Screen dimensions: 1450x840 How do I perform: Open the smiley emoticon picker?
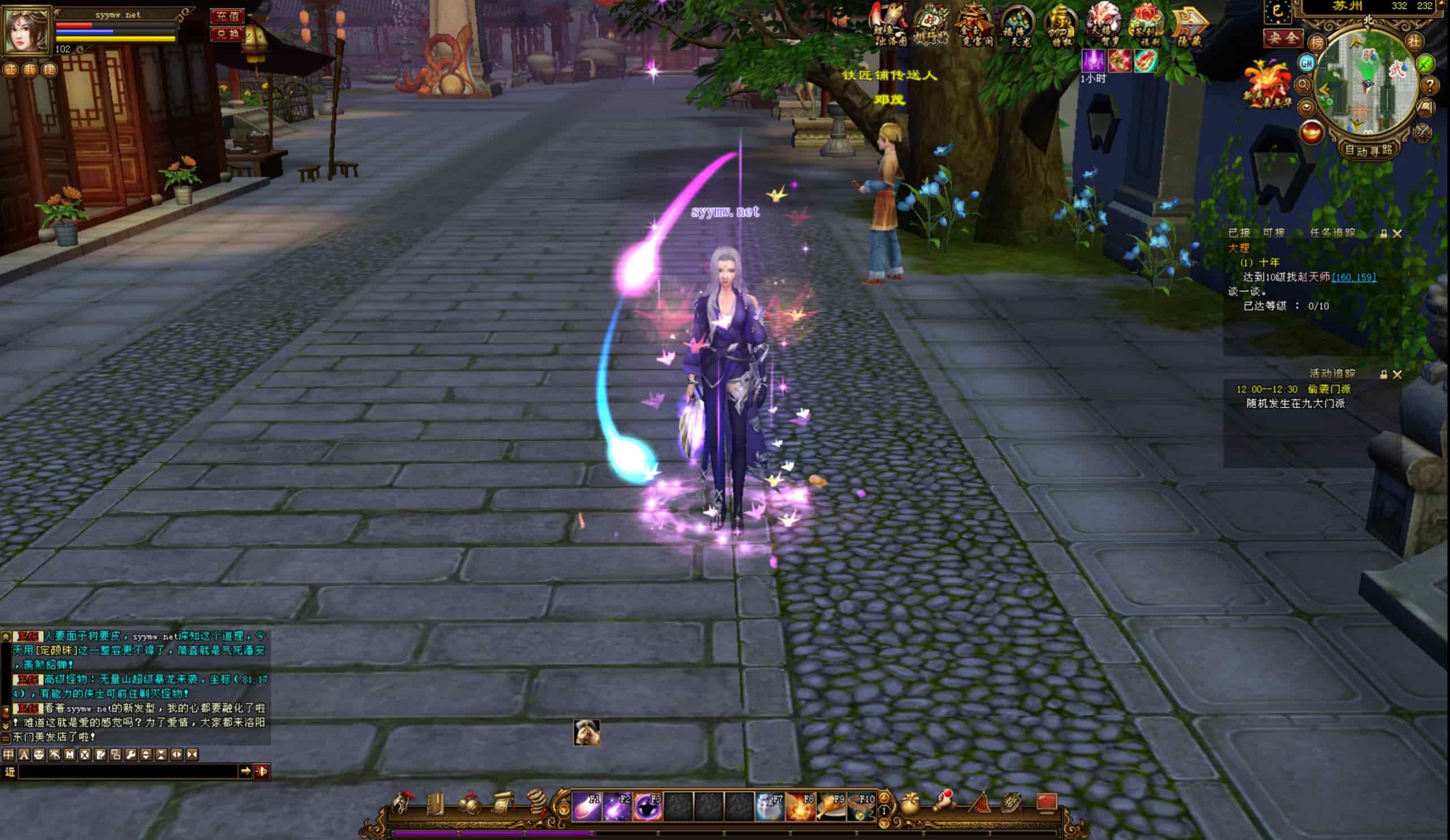tap(39, 754)
